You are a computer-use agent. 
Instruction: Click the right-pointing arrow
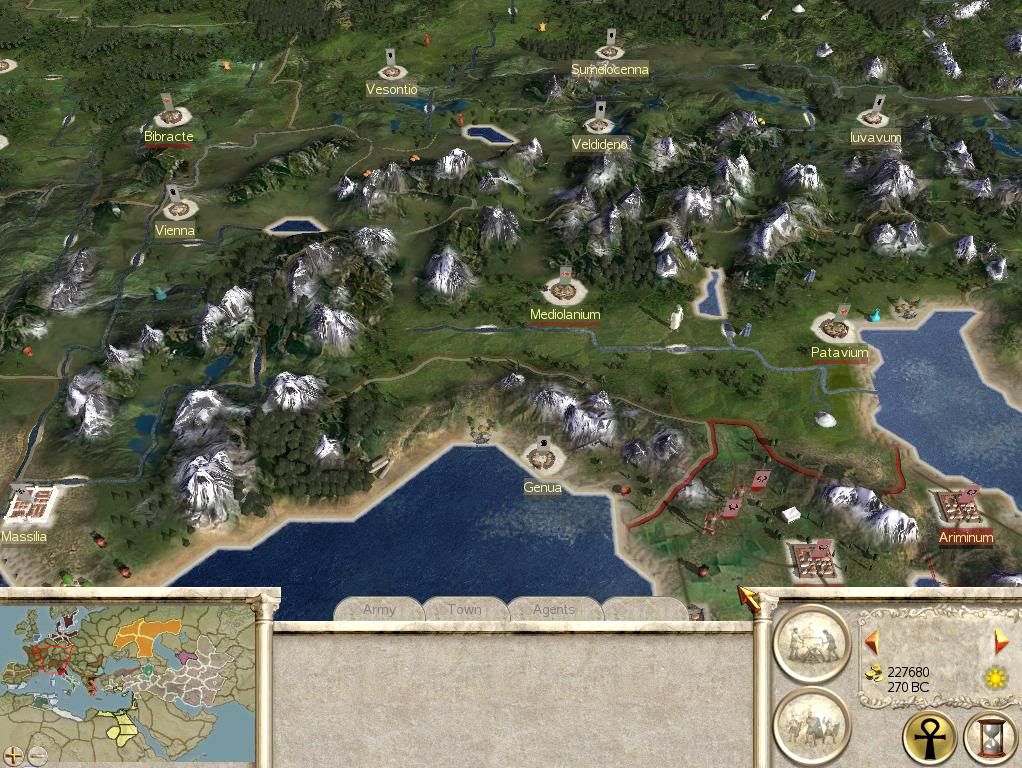[x=1001, y=641]
